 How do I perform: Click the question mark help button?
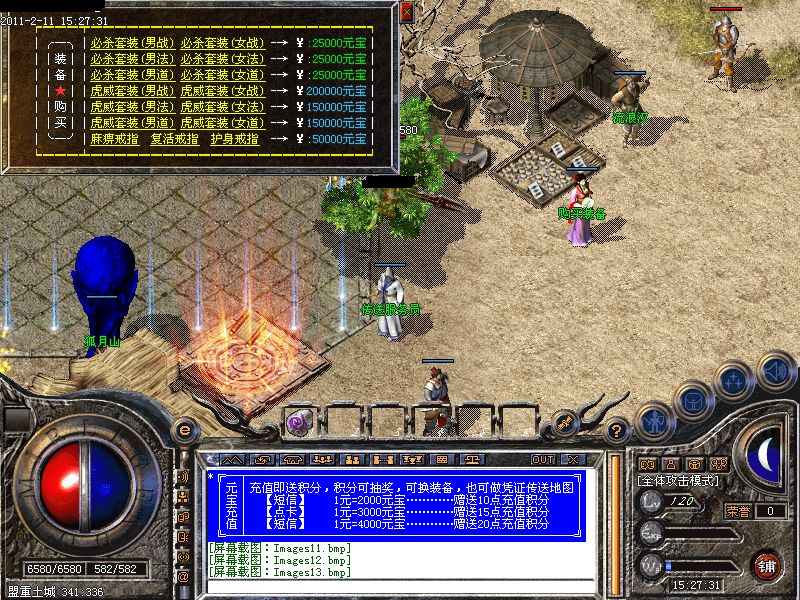(x=617, y=431)
